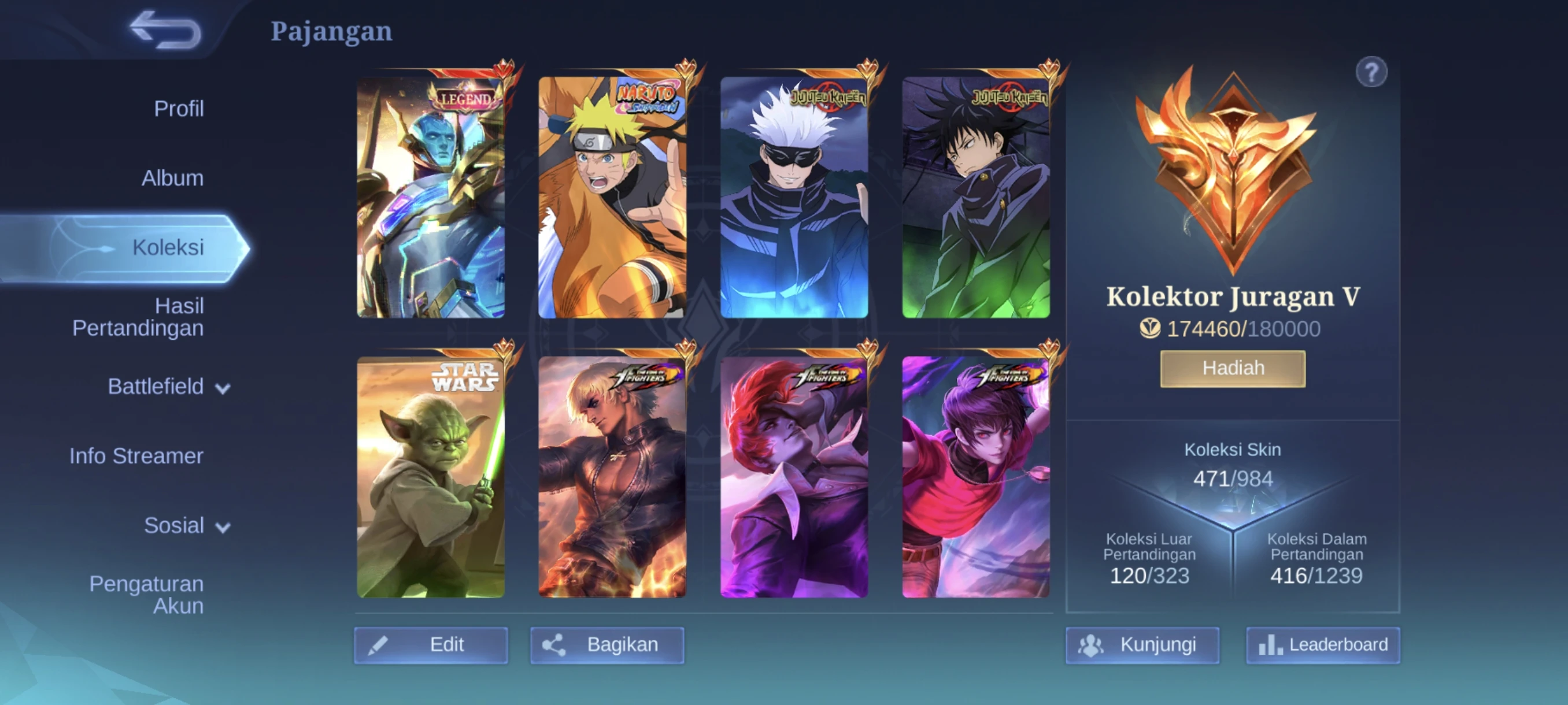Screen dimensions: 1568x705
Task: Switch to the Profil tab
Action: pyautogui.click(x=179, y=108)
